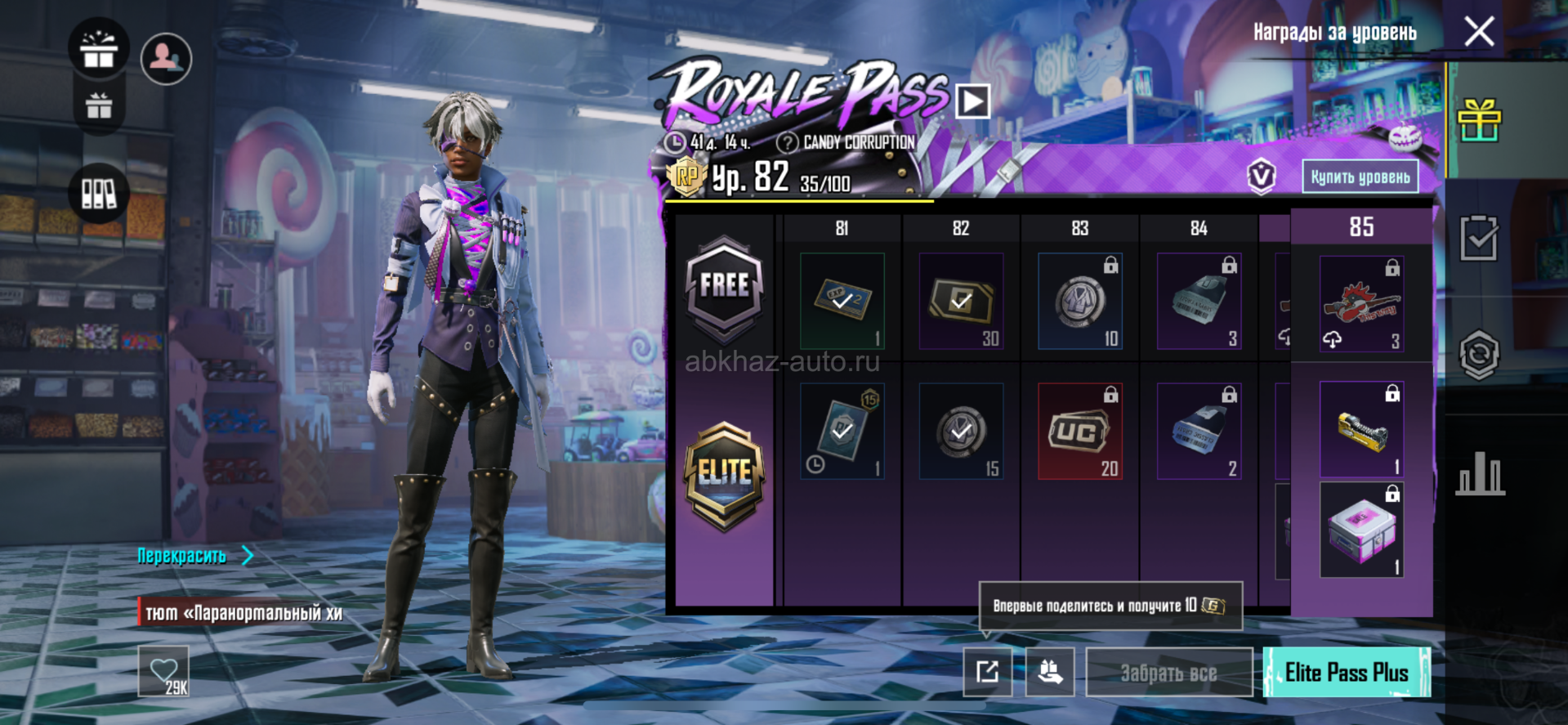Close the Royale Pass screen
The width and height of the screenshot is (1568, 725).
pyautogui.click(x=1479, y=33)
